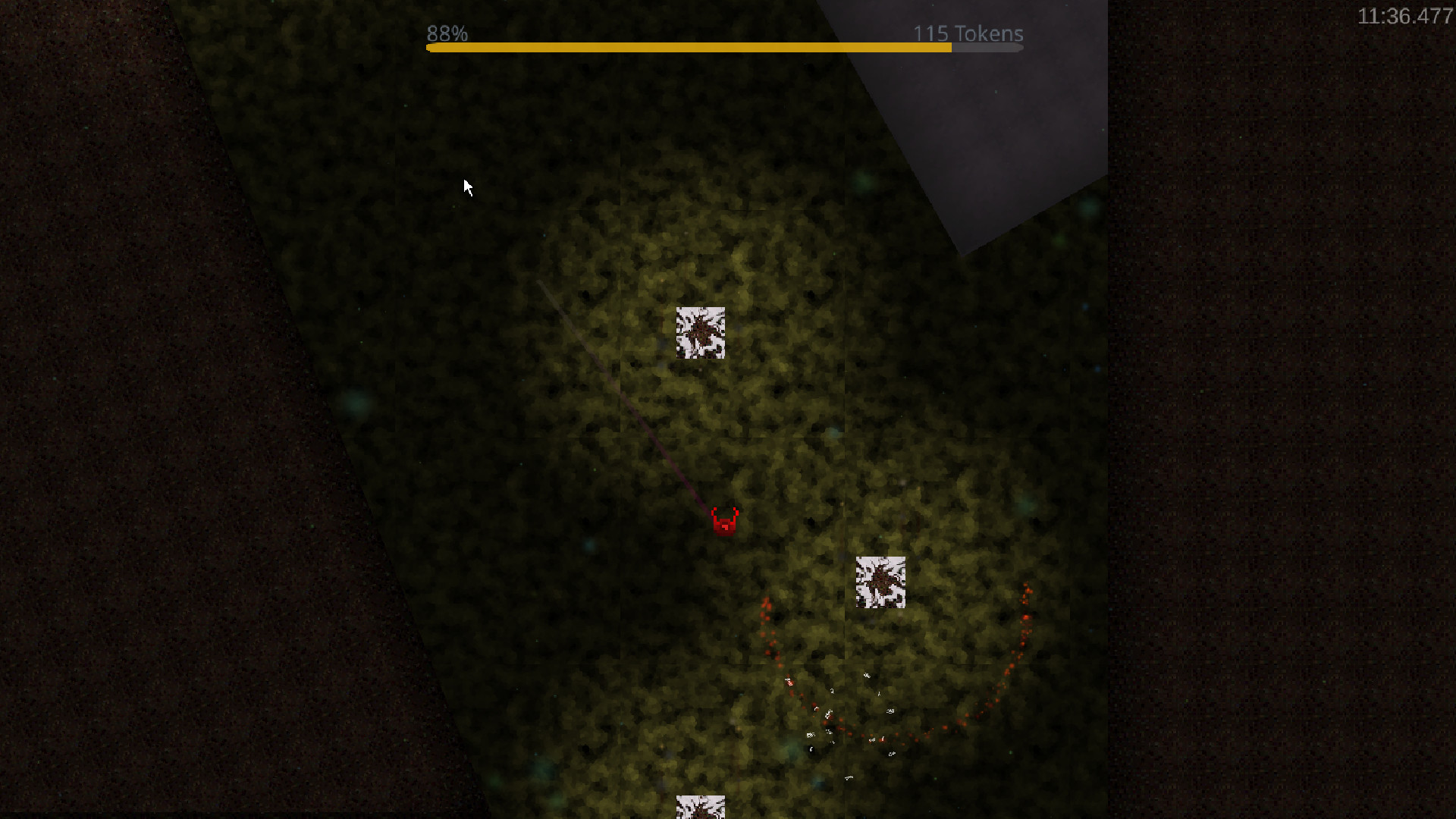Click the spider nest tile near the top
The height and width of the screenshot is (819, 1456).
(x=700, y=331)
